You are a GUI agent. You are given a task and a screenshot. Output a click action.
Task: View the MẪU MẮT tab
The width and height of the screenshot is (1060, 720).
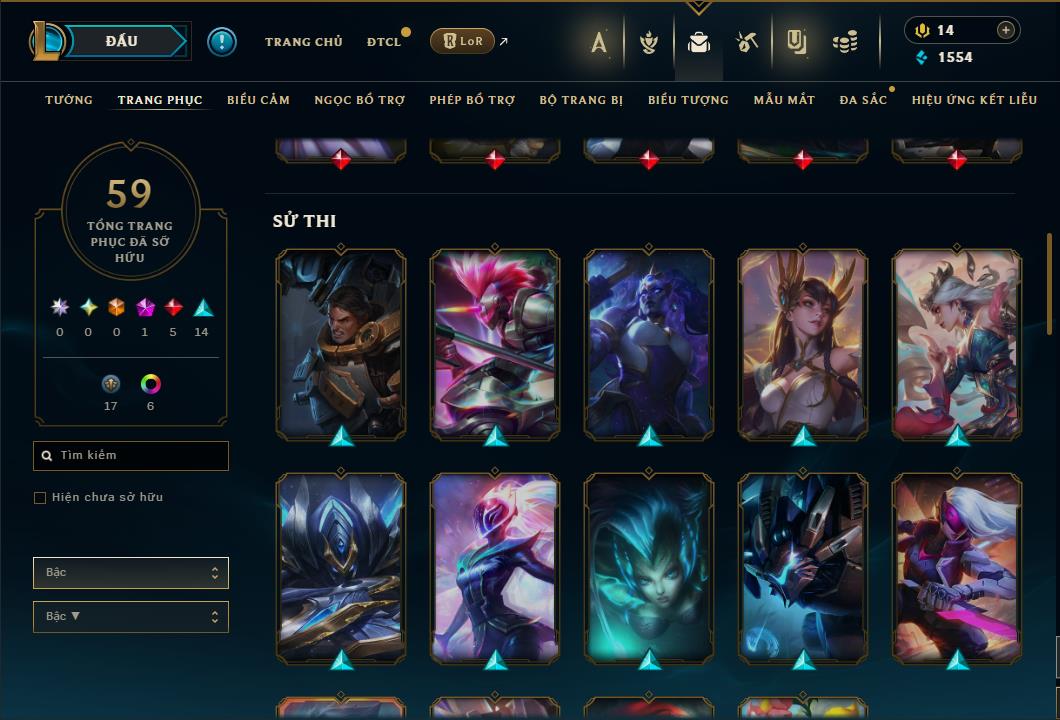tap(784, 100)
